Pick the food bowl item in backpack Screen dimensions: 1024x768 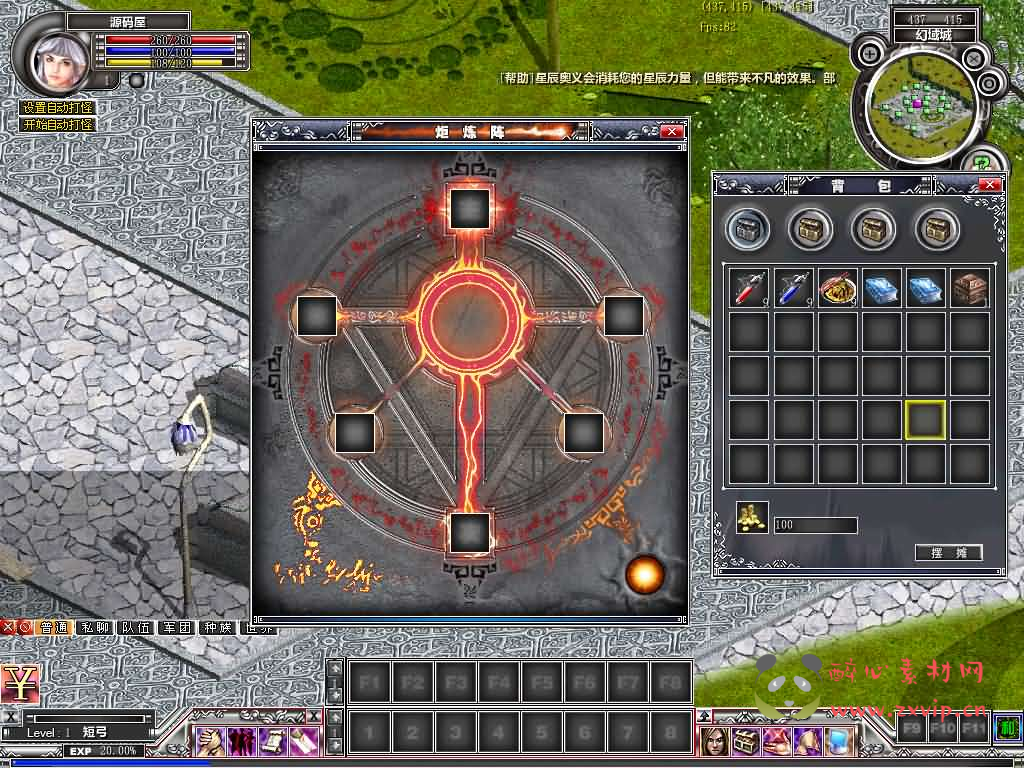pyautogui.click(x=837, y=288)
